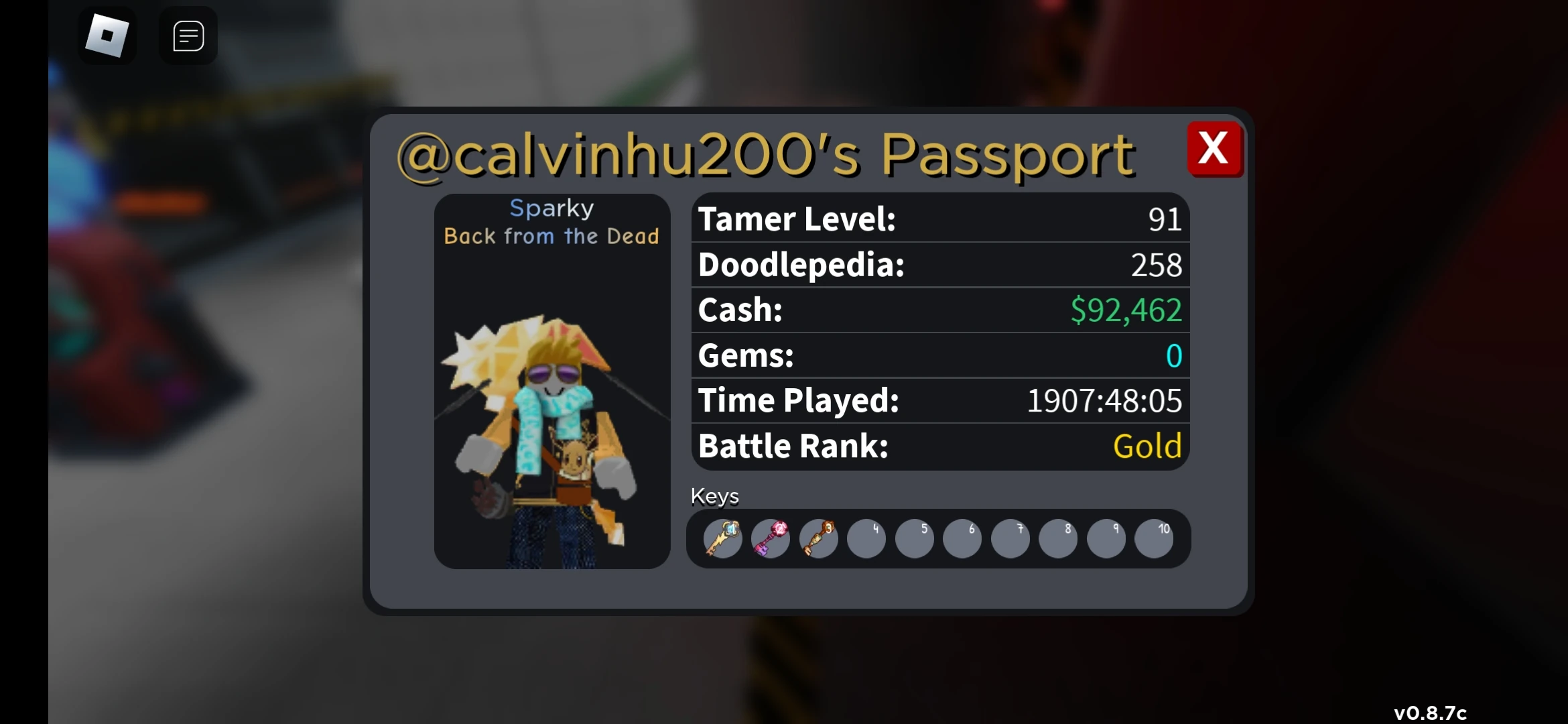Viewport: 1568px width, 724px height.
Task: Open the Roblox main menu
Action: (x=107, y=35)
